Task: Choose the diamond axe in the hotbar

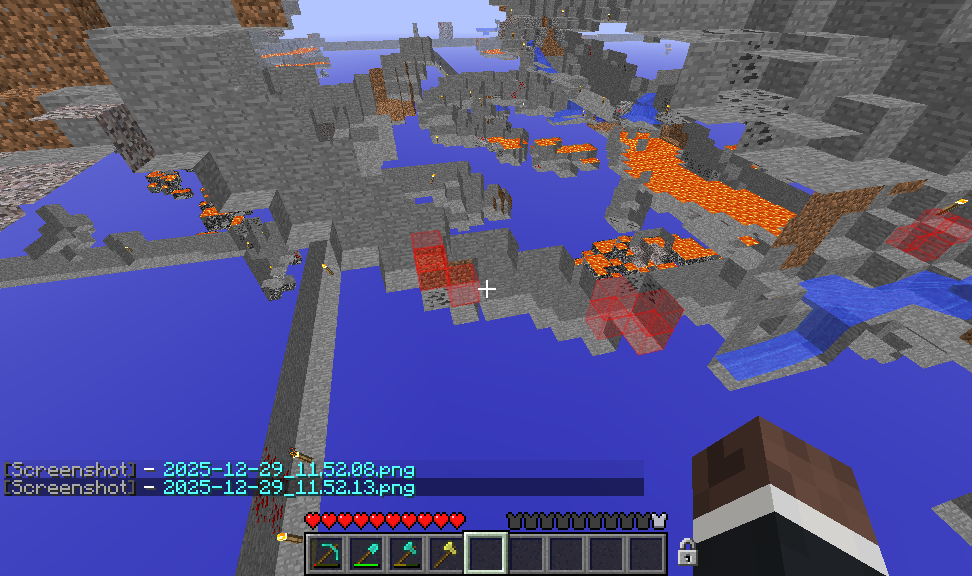Action: [407, 553]
